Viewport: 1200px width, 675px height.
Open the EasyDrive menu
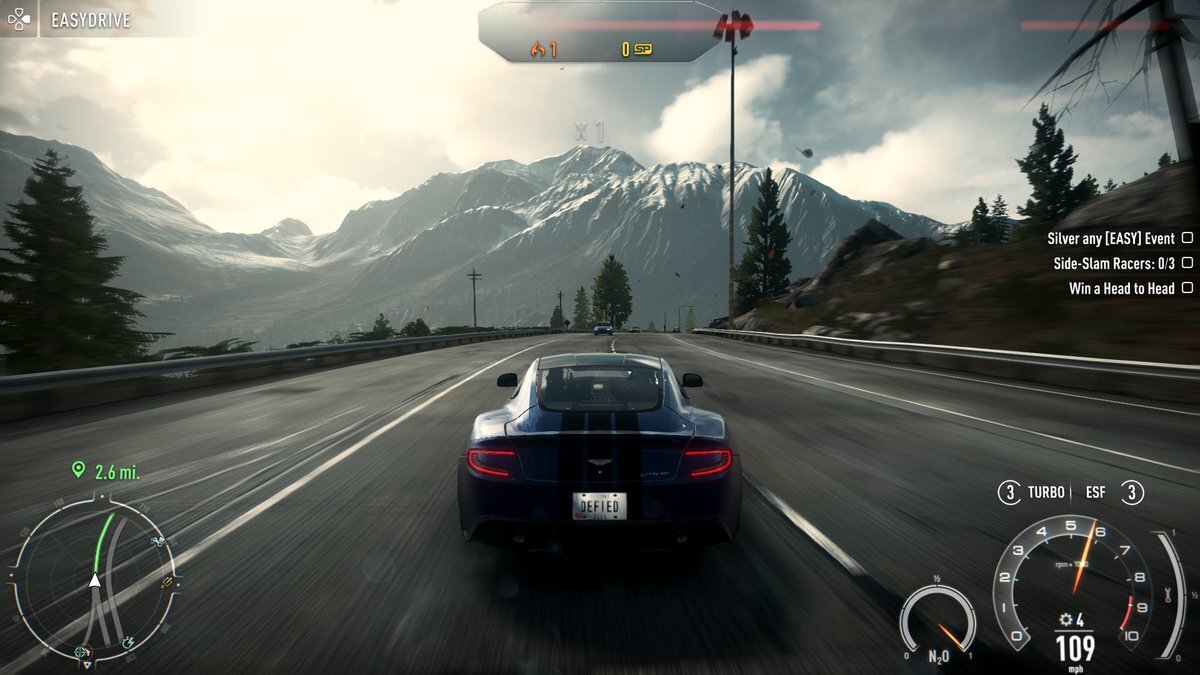point(90,20)
